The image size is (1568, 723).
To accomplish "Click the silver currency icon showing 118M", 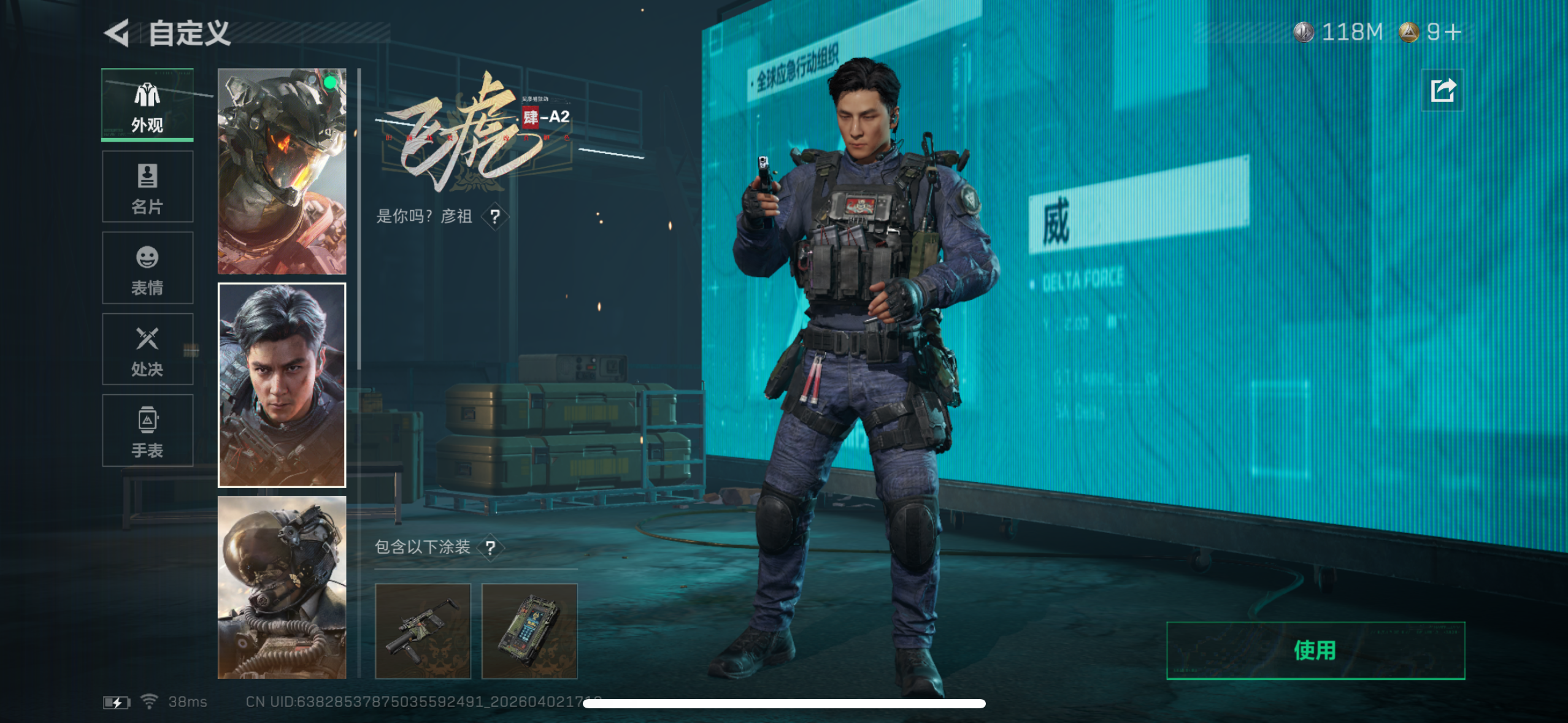I will 1302,33.
